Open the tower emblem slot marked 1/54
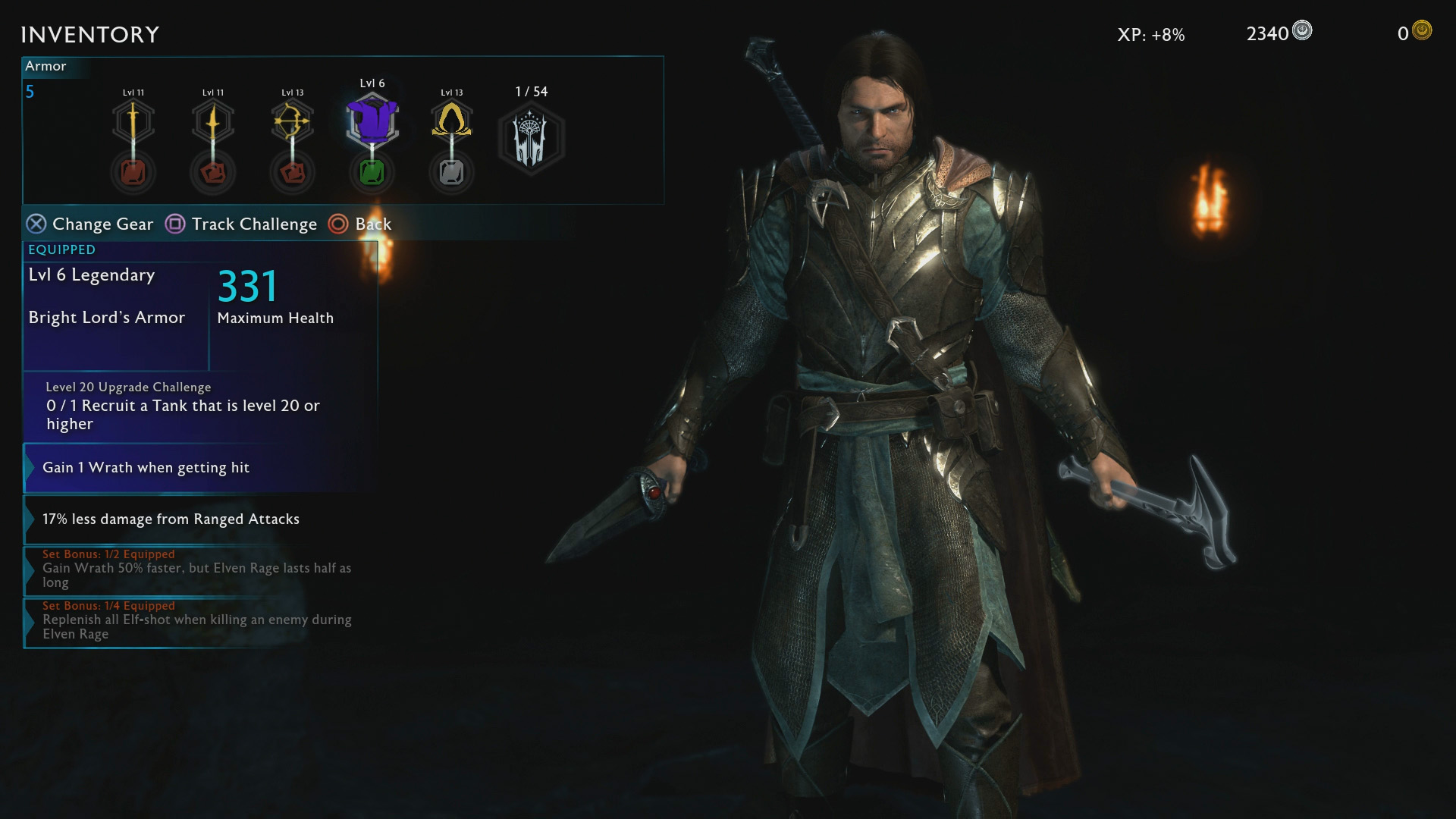 pos(531,139)
